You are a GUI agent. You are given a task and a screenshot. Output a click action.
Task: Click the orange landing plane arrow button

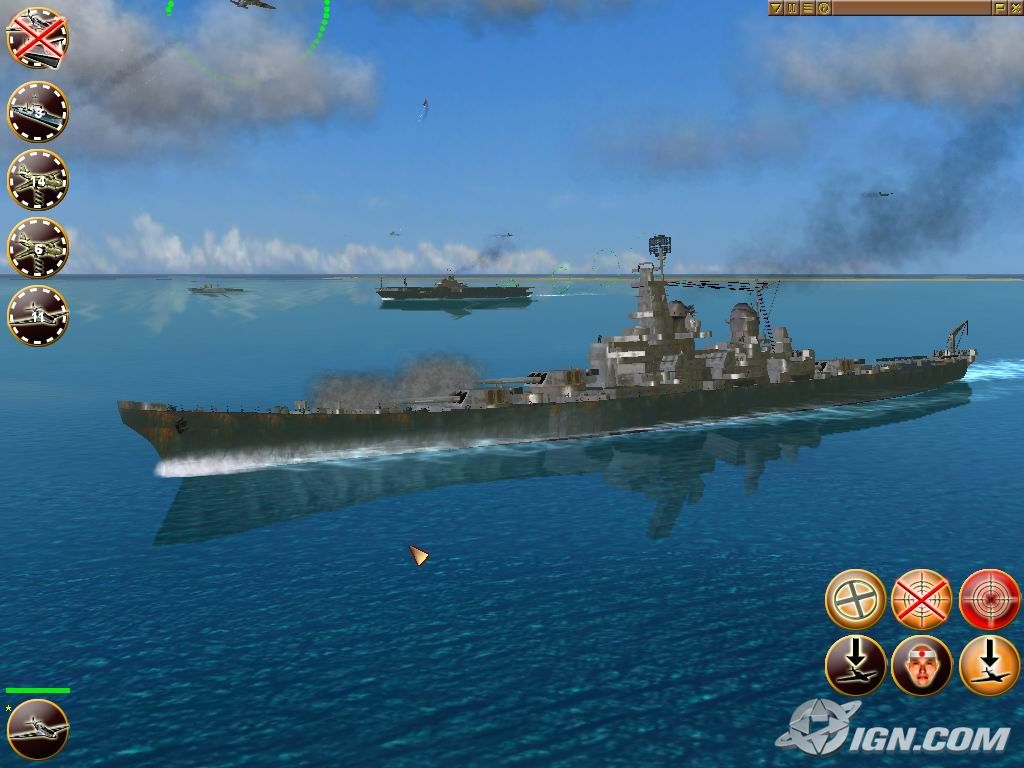pyautogui.click(x=989, y=666)
